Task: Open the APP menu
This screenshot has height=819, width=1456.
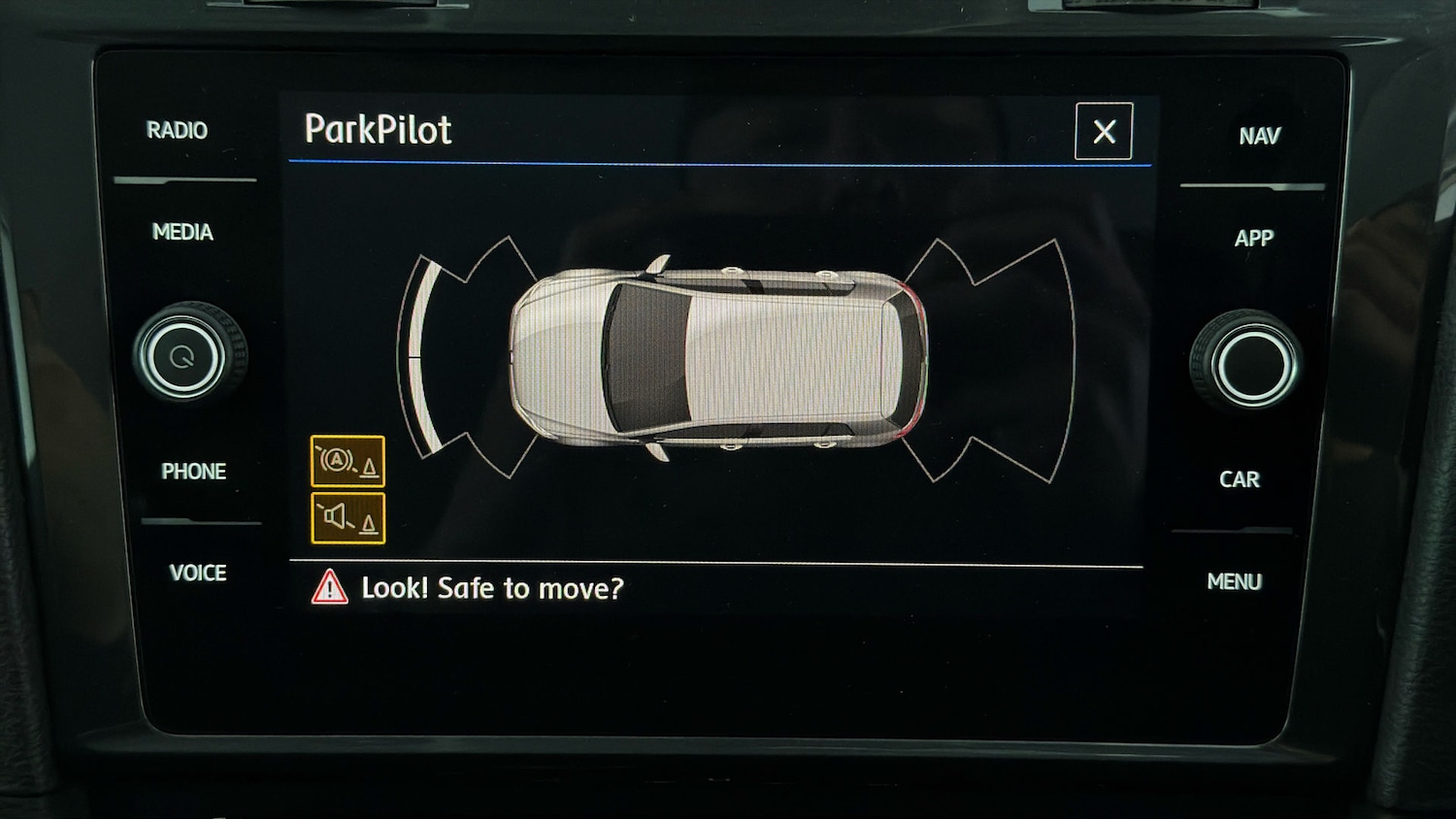Action: pyautogui.click(x=1253, y=238)
